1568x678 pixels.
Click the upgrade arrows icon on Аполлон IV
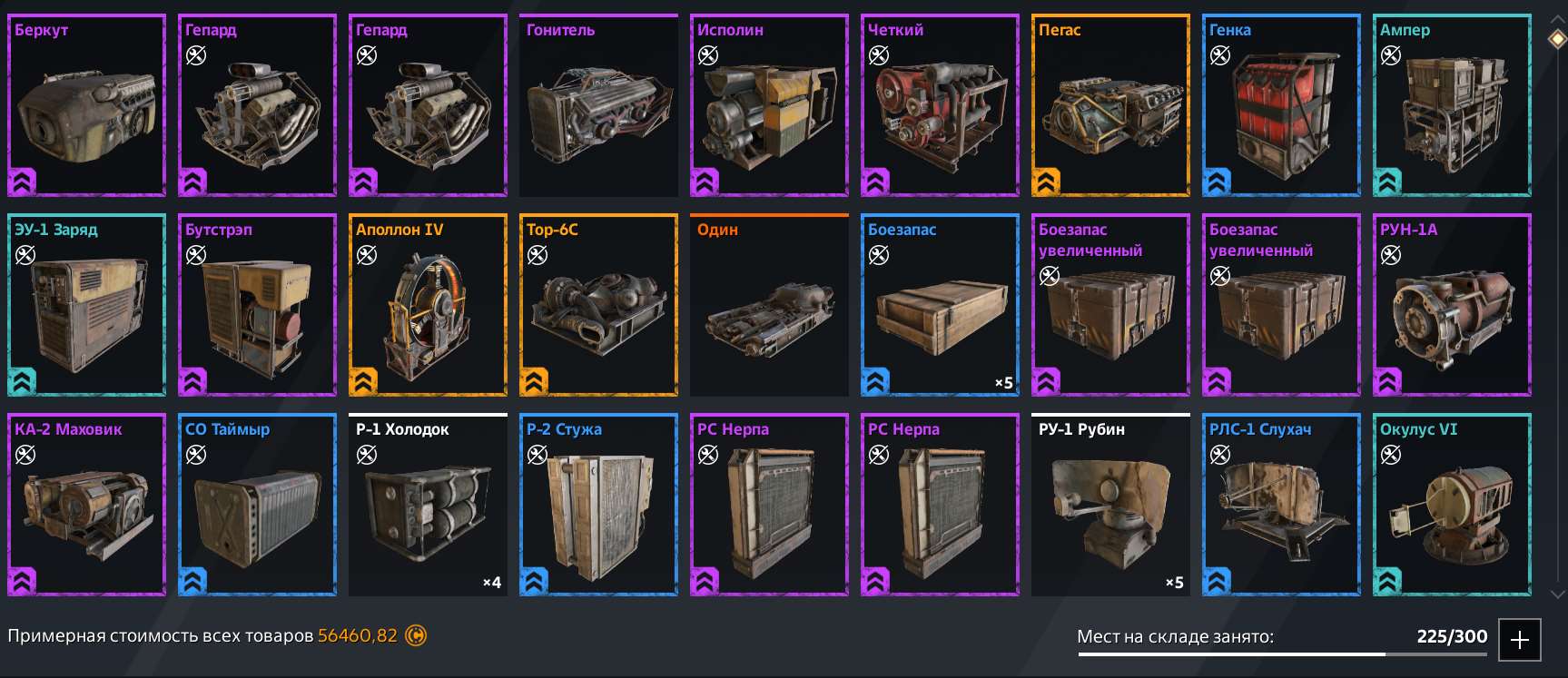[363, 381]
